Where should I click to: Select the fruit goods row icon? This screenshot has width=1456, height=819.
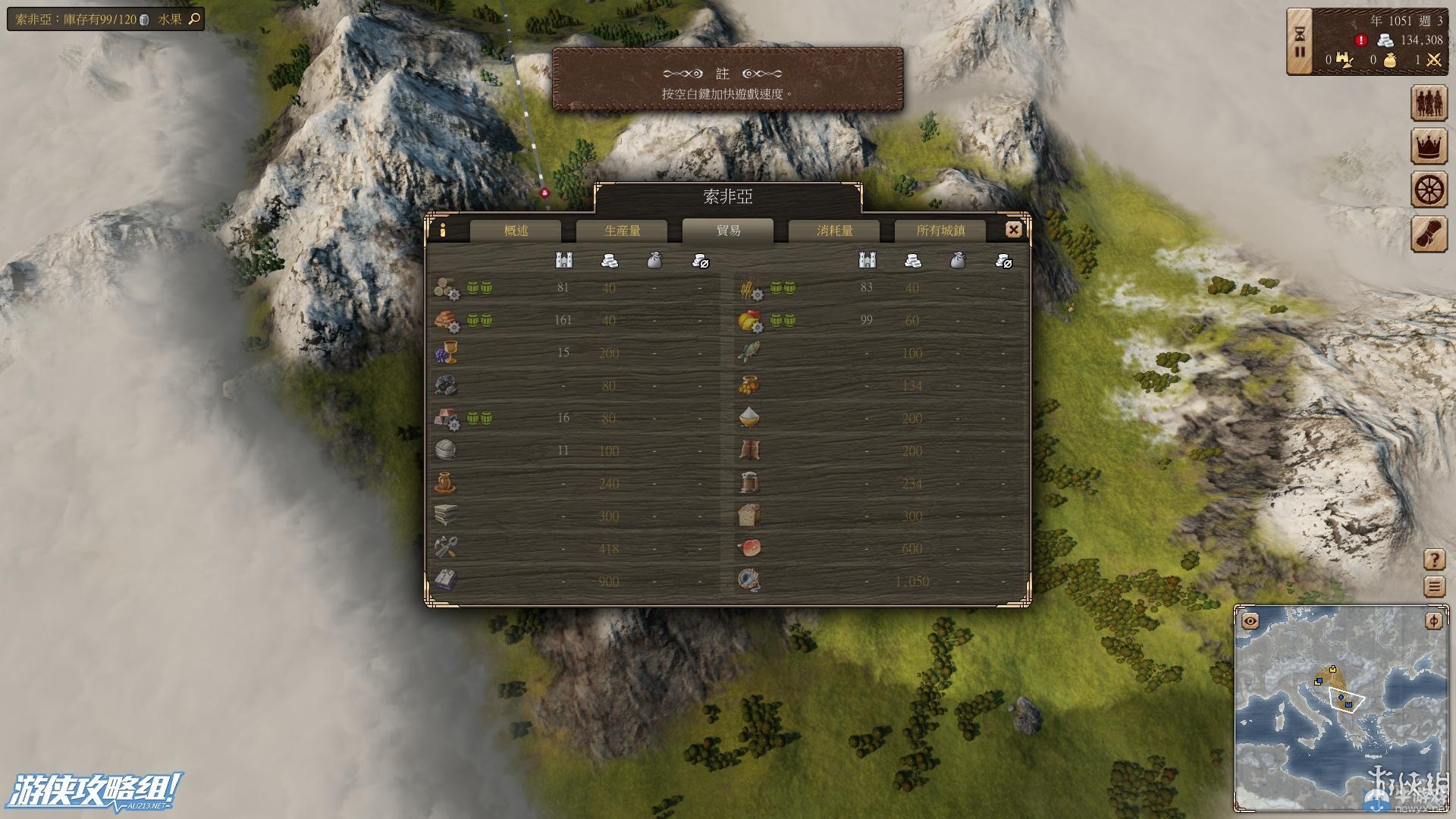point(749,321)
